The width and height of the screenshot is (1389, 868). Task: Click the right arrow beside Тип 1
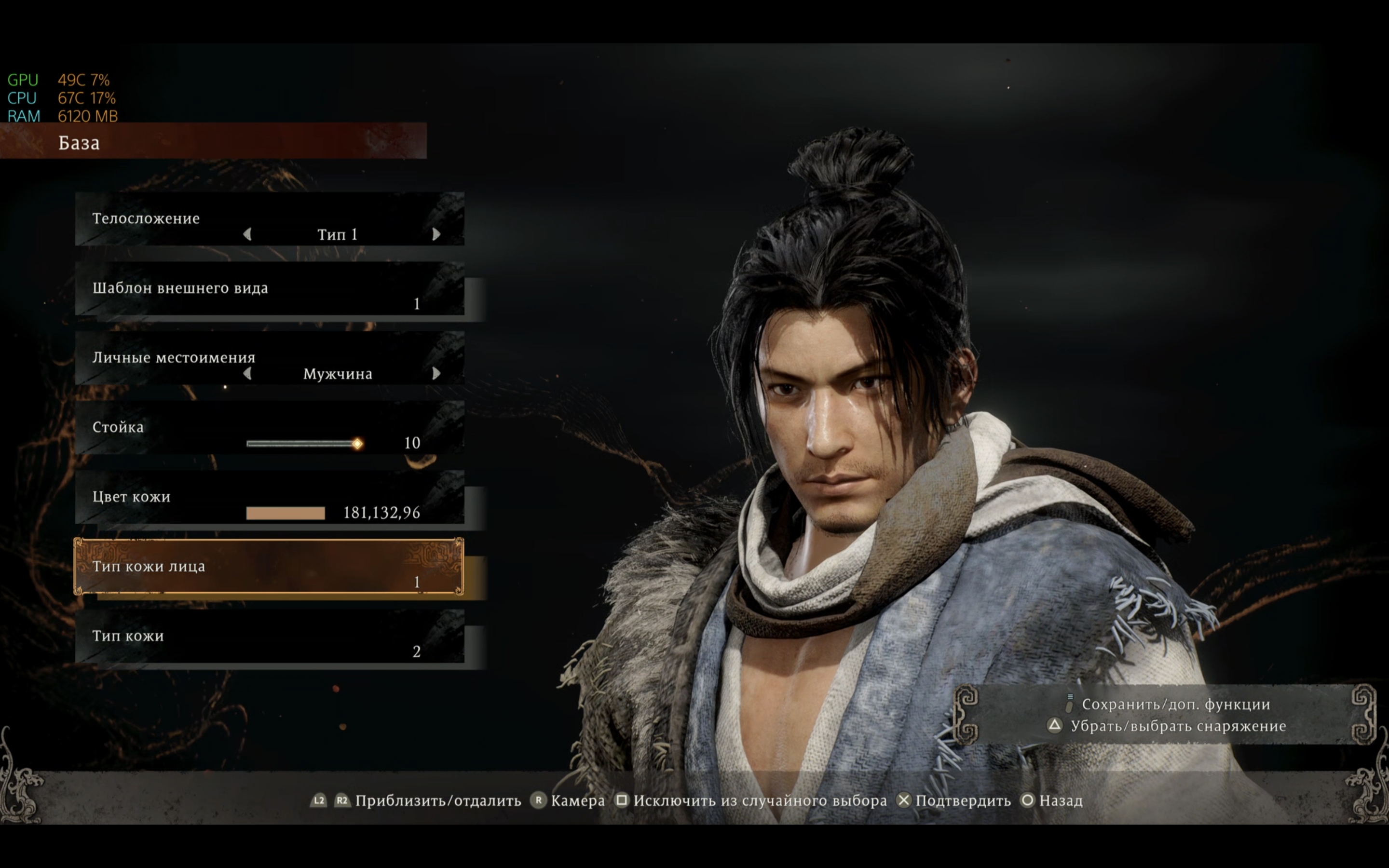tap(436, 234)
